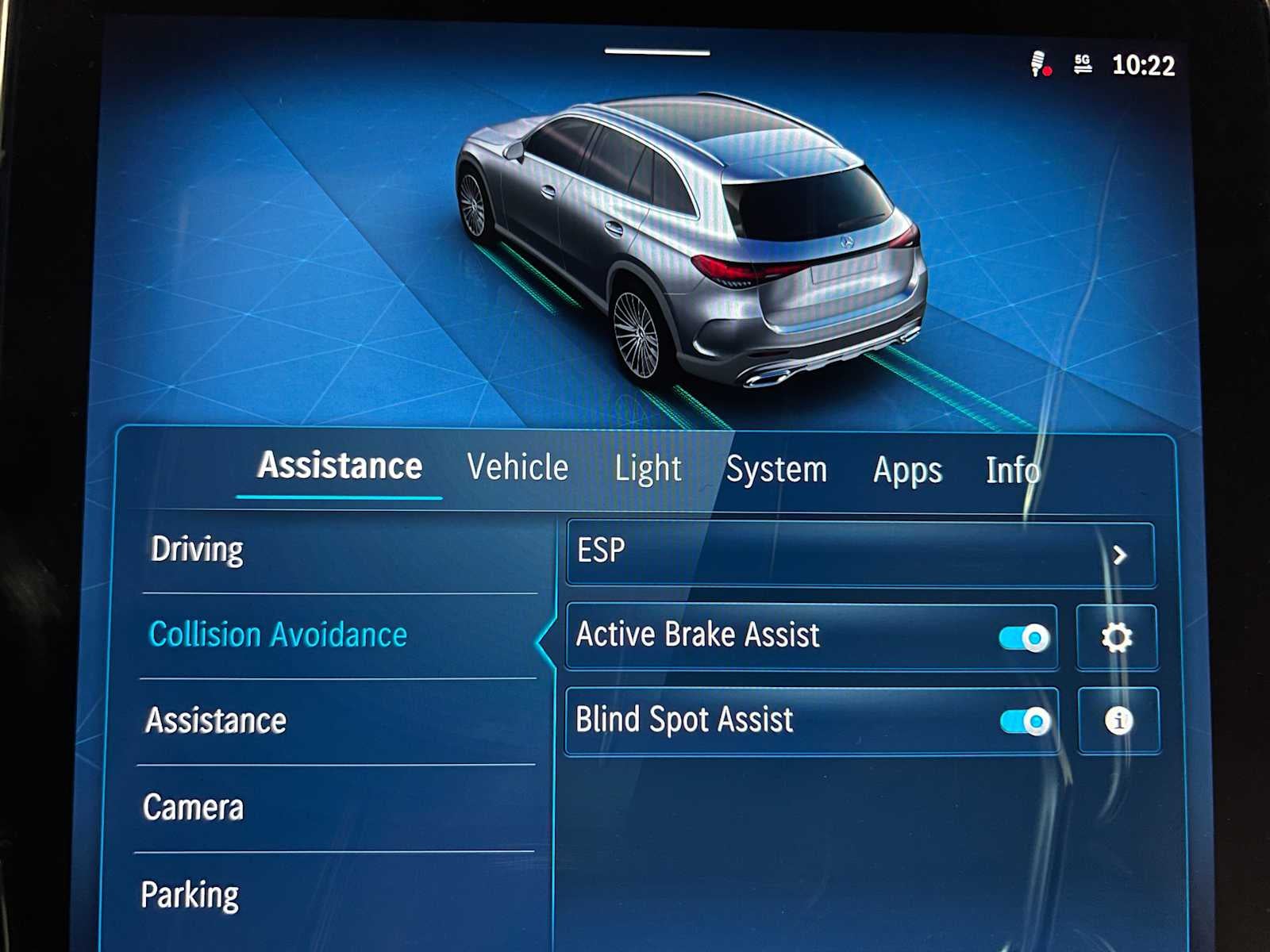Select the Camera category
Screen dimensions: 1270x952
point(193,808)
